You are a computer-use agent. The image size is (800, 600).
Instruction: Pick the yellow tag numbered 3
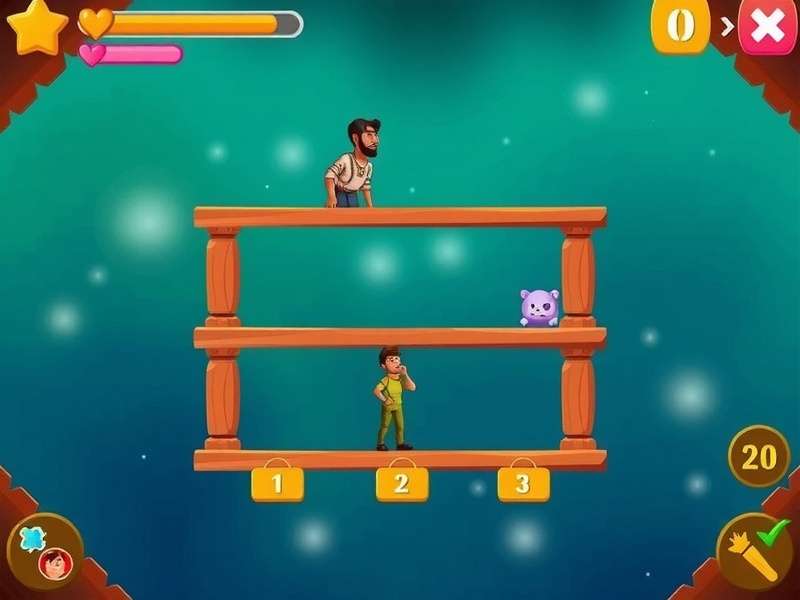(x=524, y=484)
